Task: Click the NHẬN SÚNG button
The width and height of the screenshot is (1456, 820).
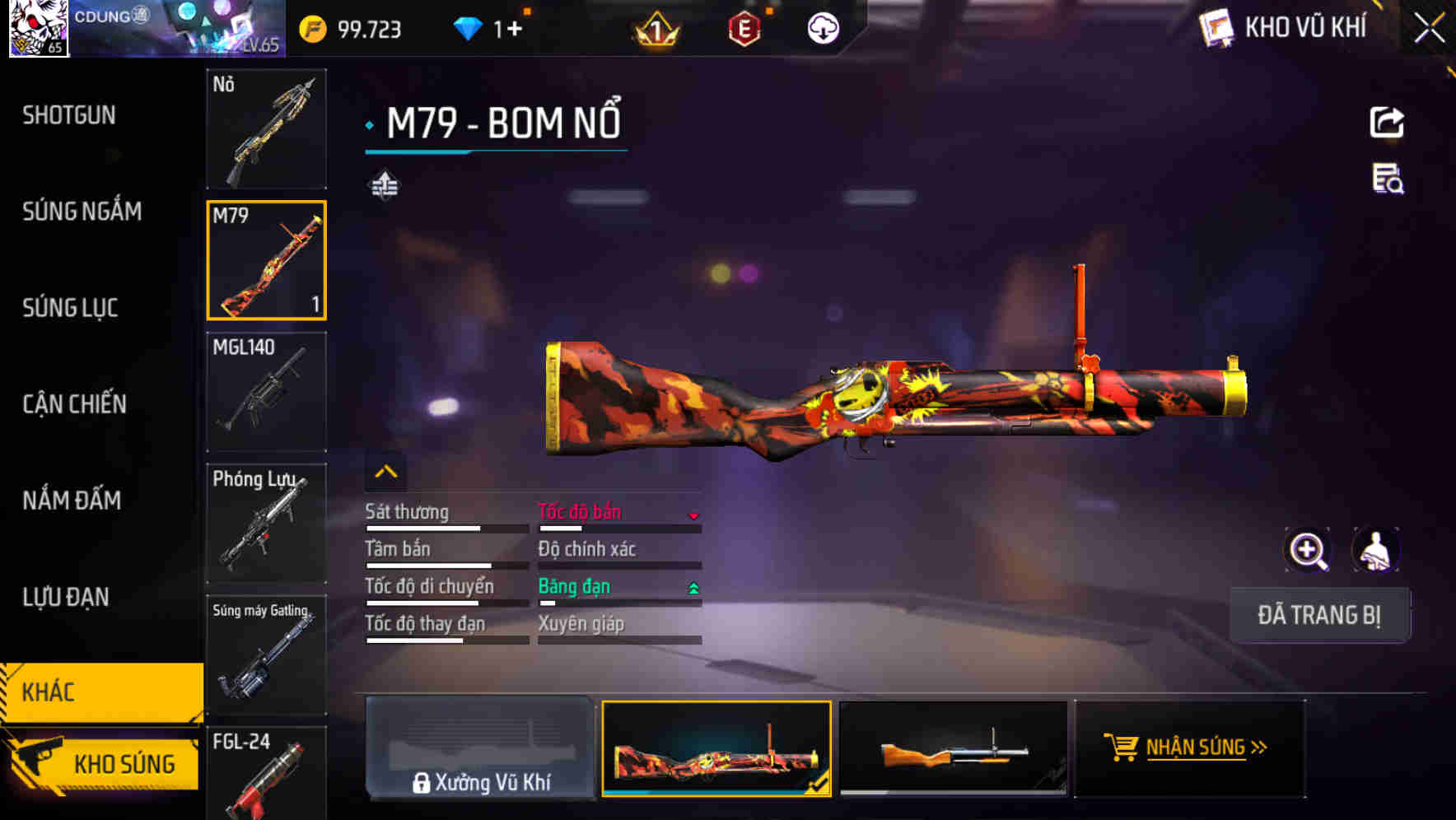Action: [x=1190, y=748]
